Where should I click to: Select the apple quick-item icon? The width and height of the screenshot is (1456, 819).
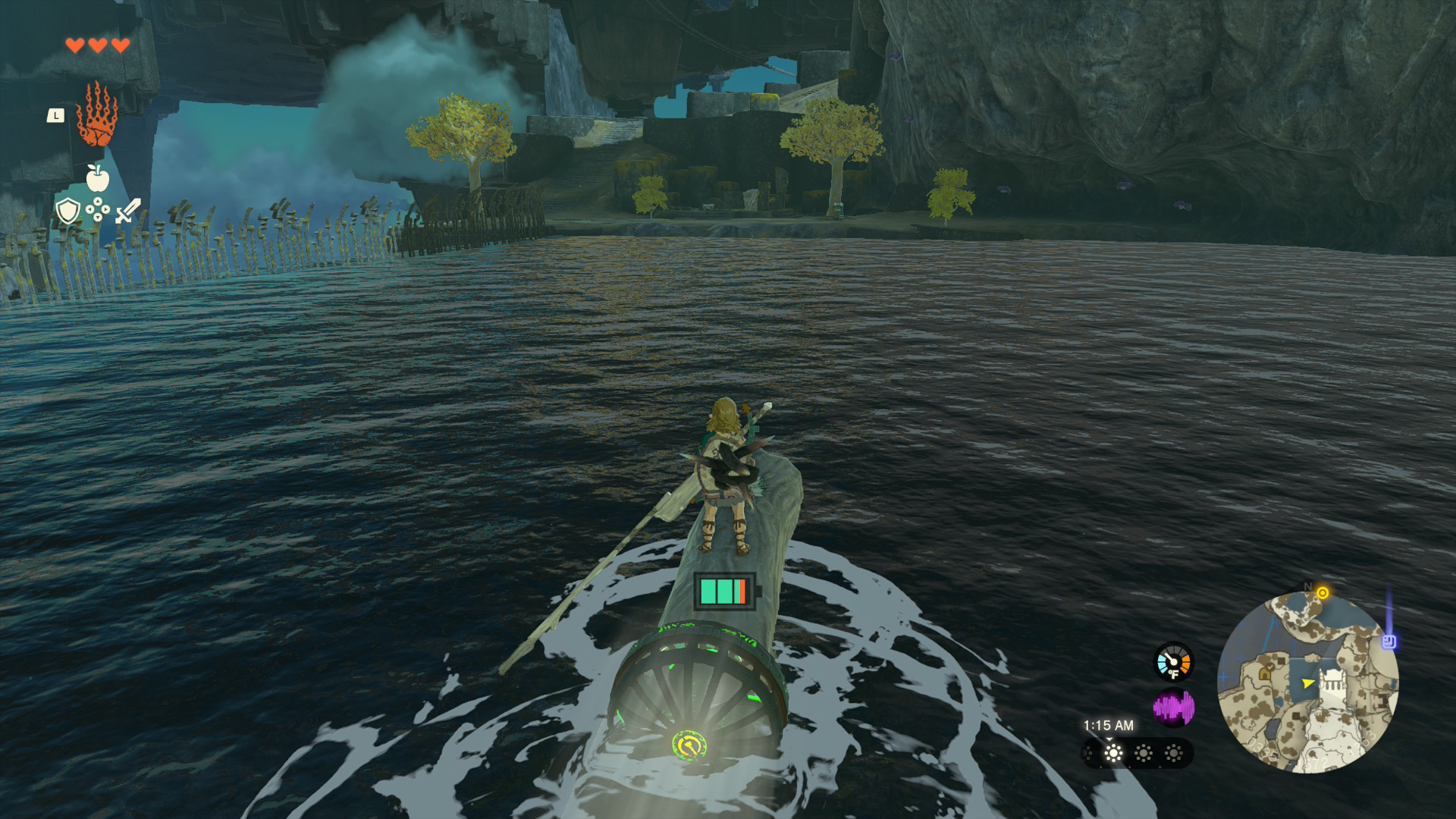(97, 178)
